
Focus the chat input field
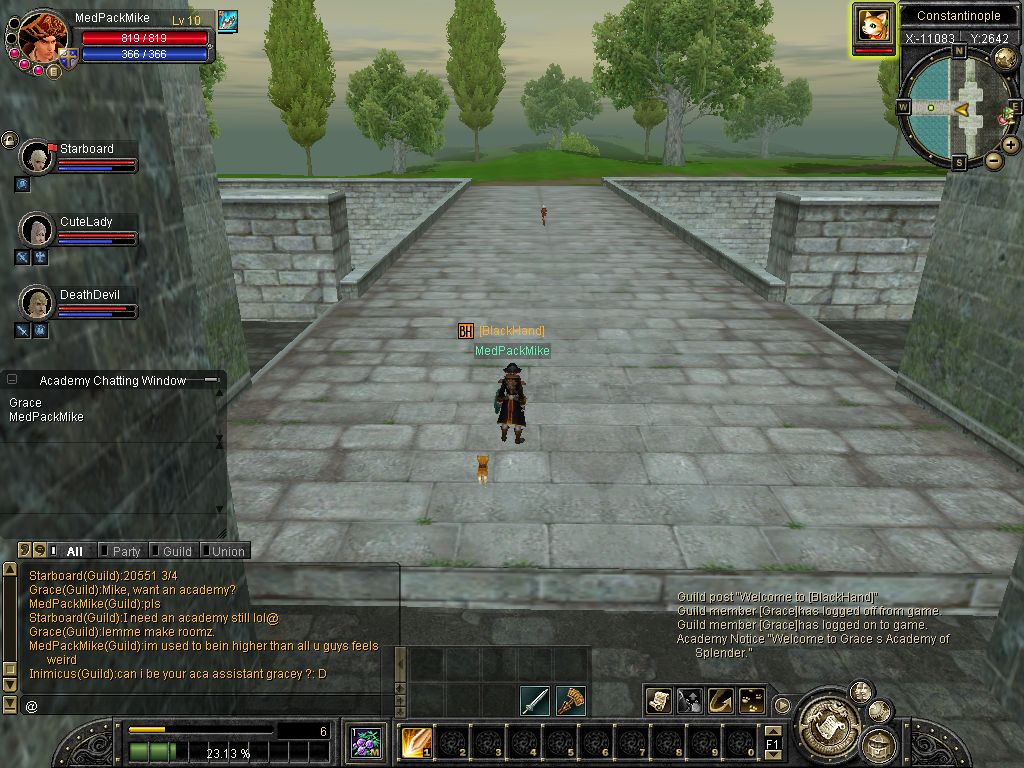[200, 706]
